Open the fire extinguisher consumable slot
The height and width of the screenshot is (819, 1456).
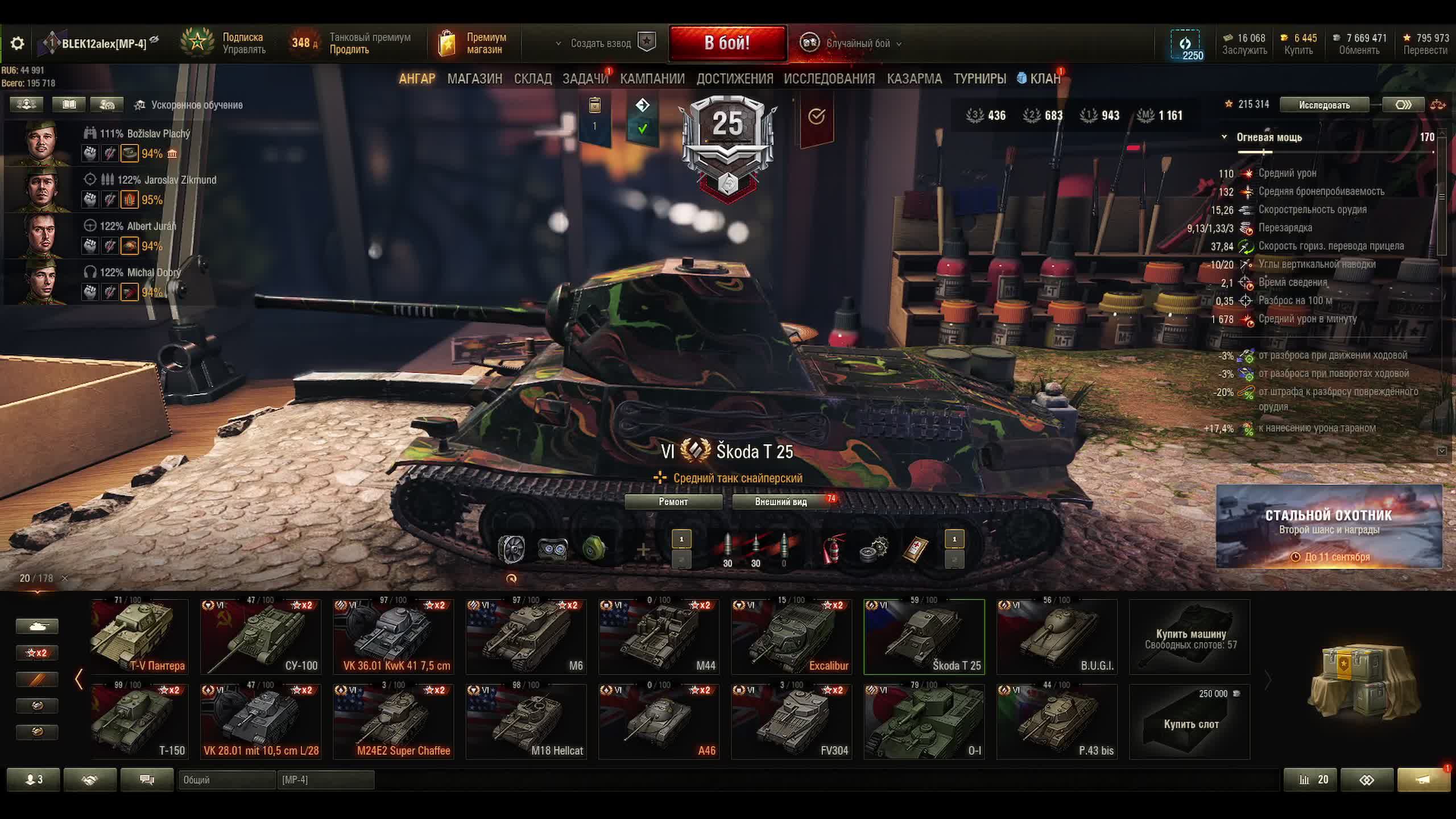834,549
